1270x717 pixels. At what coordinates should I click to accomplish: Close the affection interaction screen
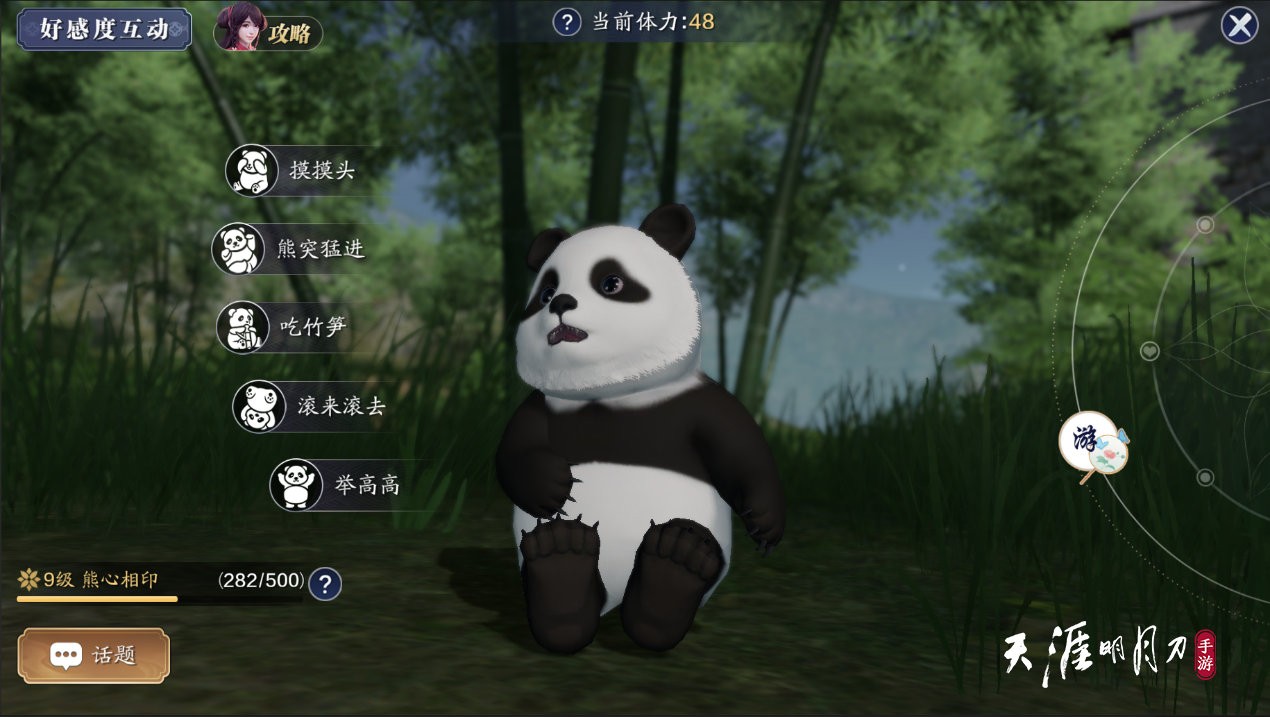[x=1239, y=25]
